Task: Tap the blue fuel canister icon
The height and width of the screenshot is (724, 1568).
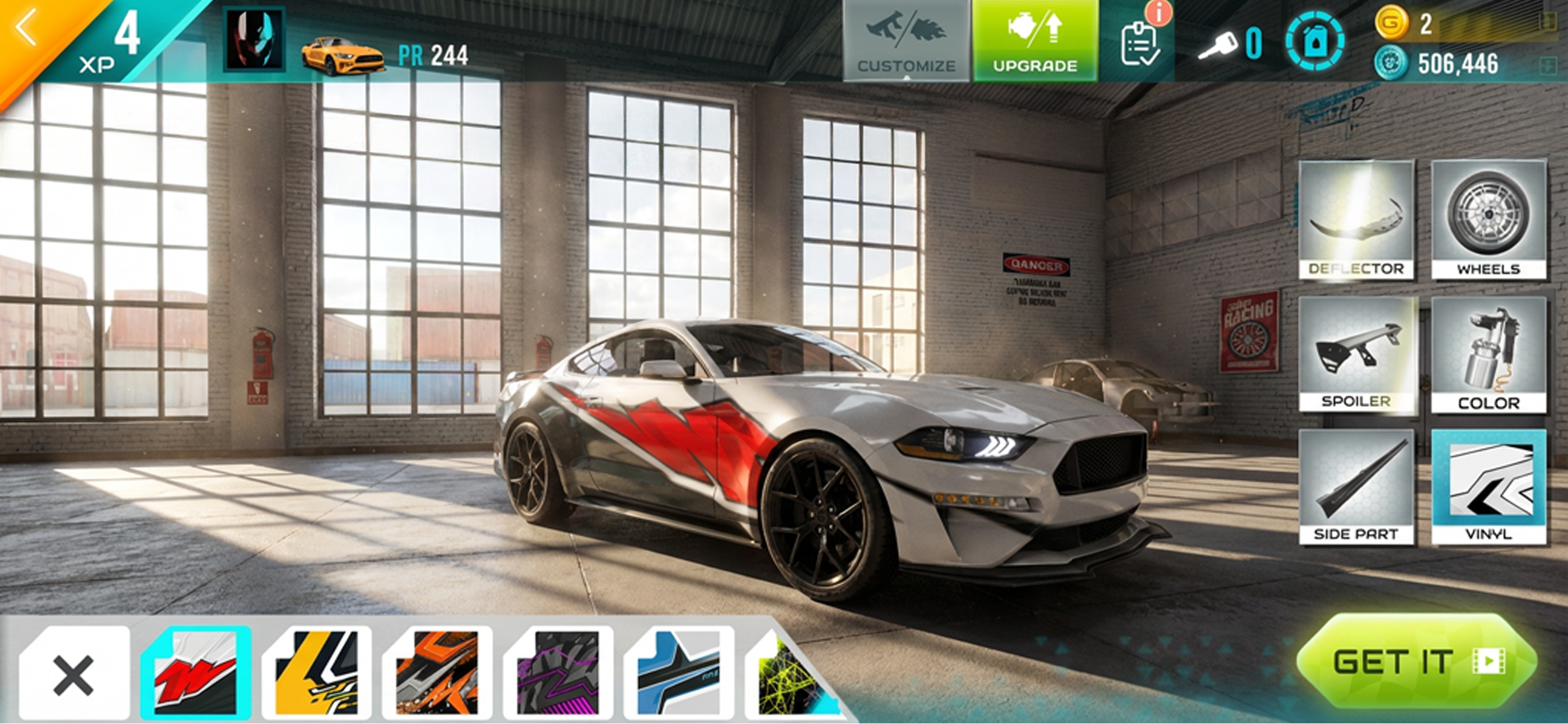Action: coord(1315,43)
